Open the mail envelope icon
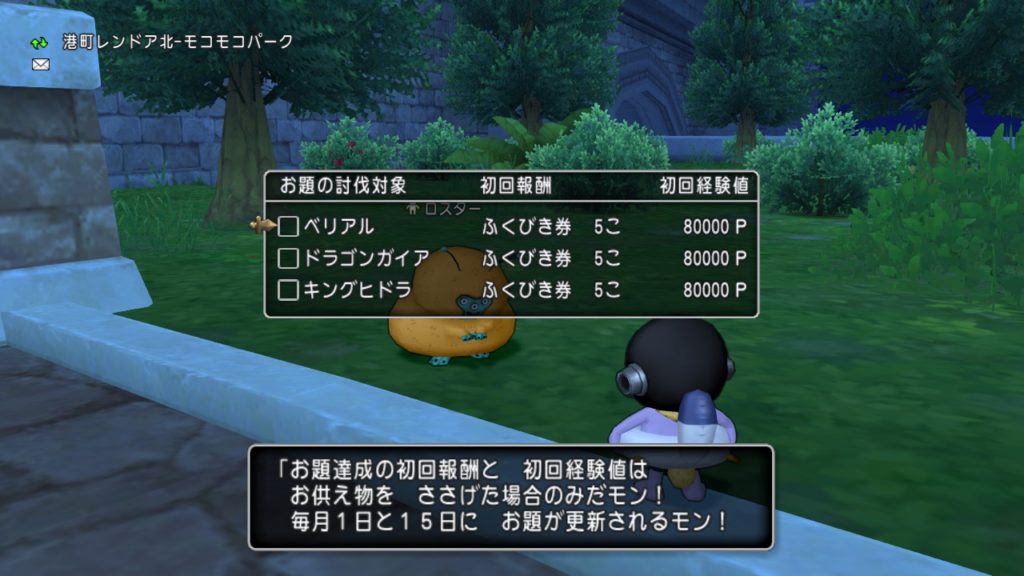Viewport: 1024px width, 576px height. click(41, 64)
